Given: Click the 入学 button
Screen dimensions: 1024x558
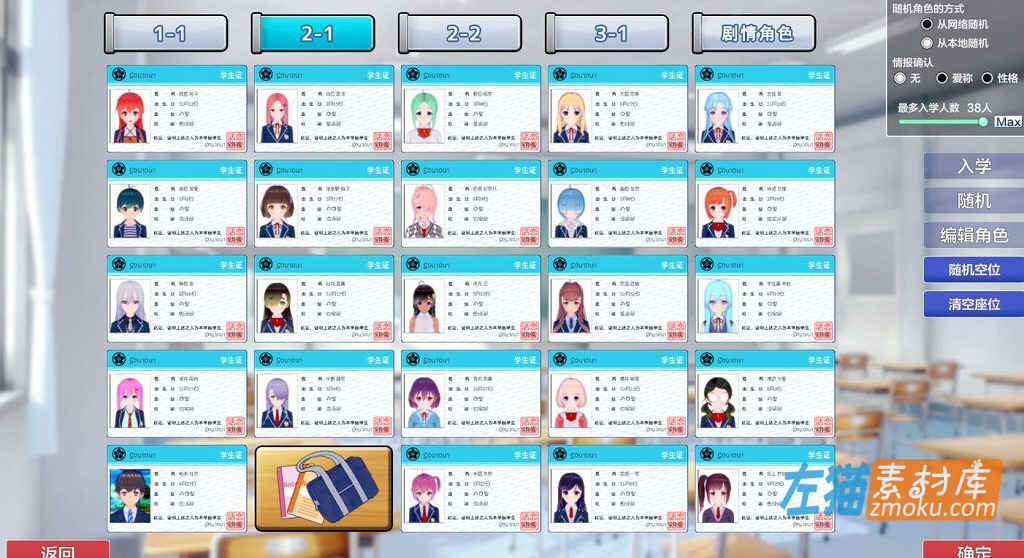Looking at the screenshot, I should pyautogui.click(x=973, y=166).
